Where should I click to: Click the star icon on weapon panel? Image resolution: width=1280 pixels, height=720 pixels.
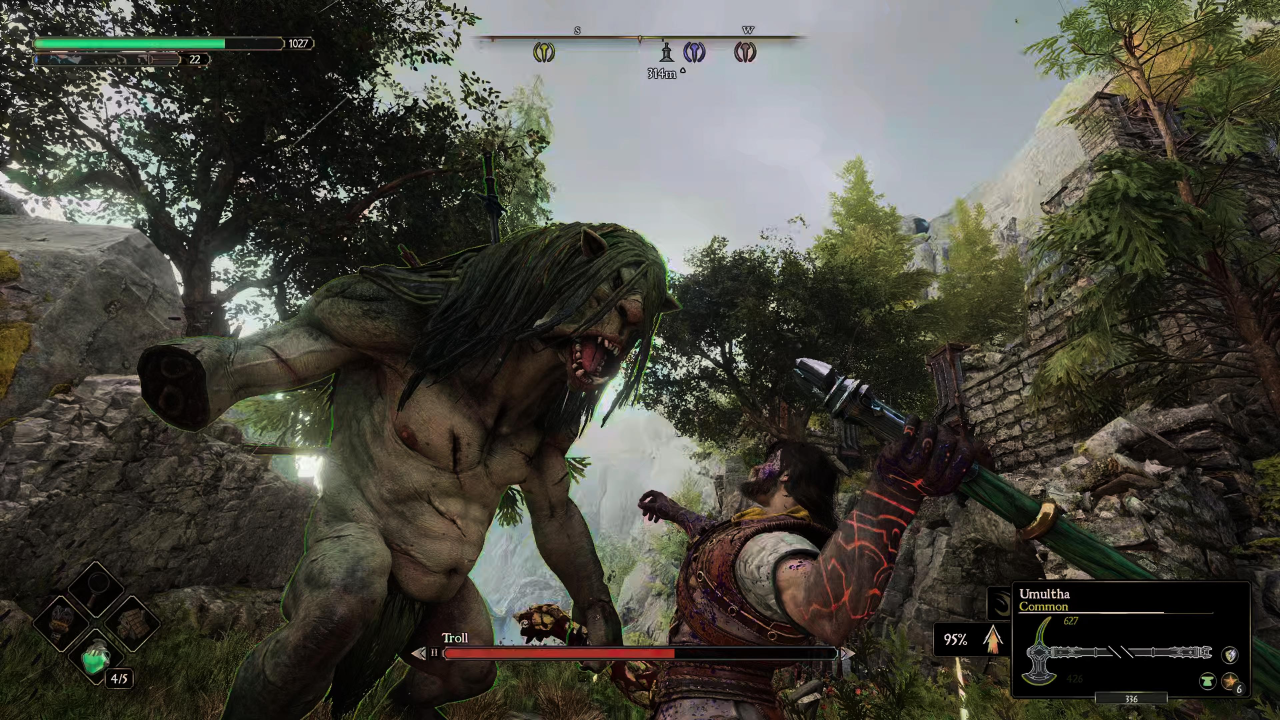(1229, 682)
